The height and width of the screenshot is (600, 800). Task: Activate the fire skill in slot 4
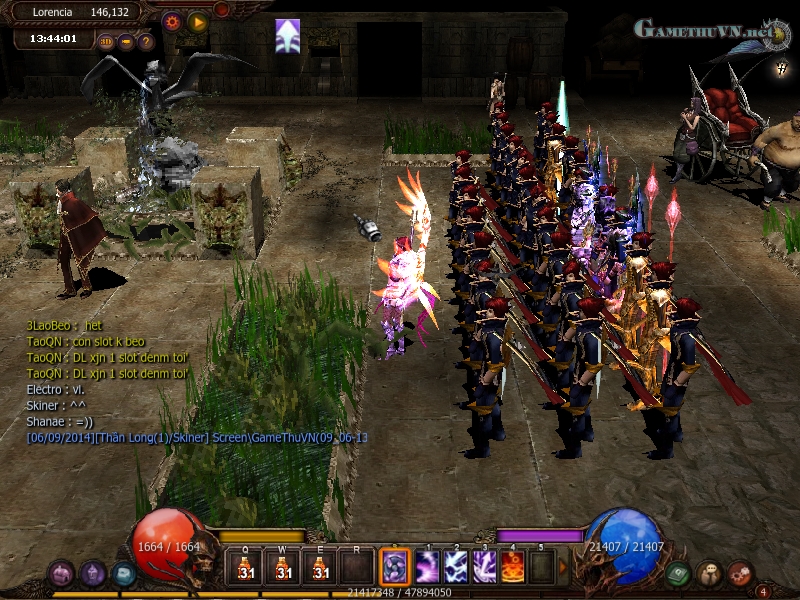point(513,568)
